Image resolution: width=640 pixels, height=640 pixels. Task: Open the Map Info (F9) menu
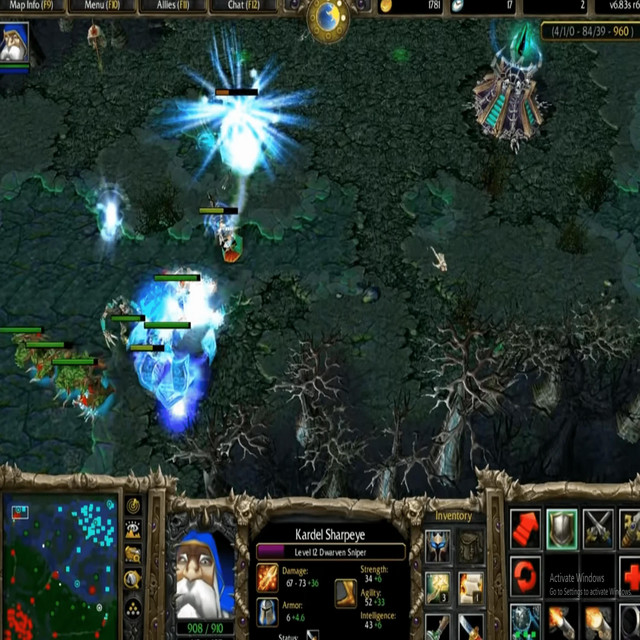31,5
